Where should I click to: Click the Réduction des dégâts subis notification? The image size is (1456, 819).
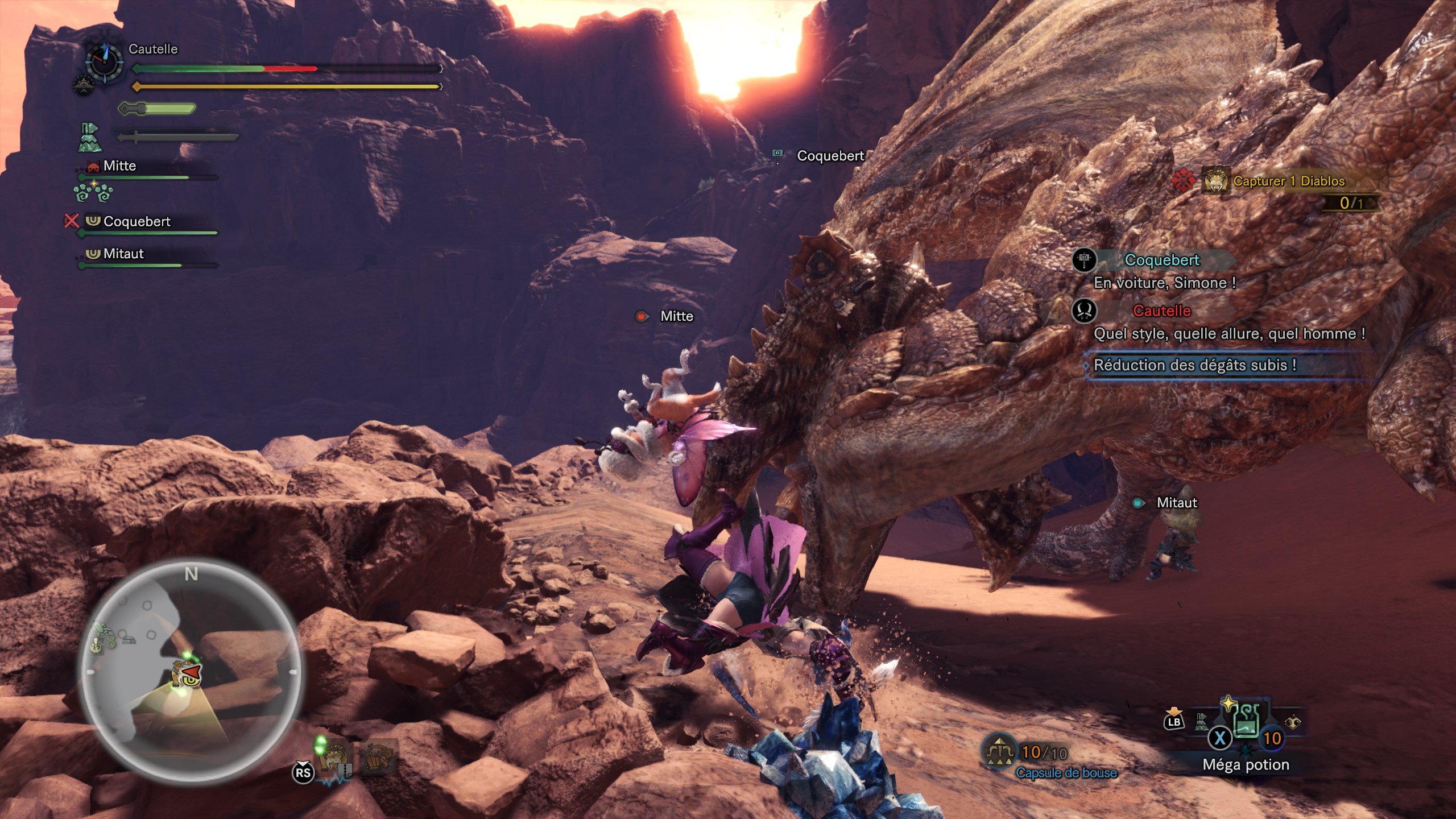[x=1194, y=365]
